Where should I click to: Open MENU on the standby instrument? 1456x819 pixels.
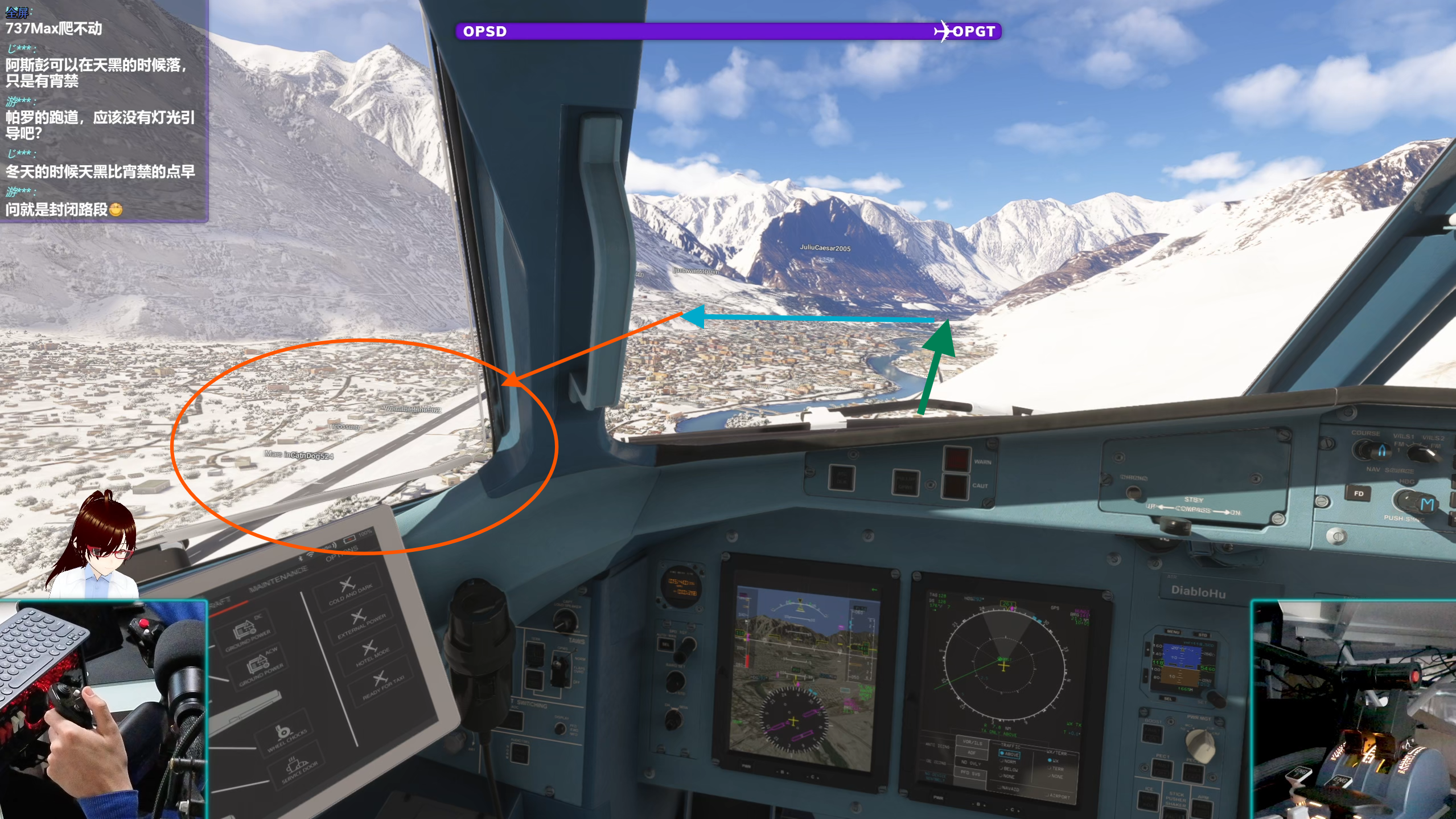pos(1173,632)
